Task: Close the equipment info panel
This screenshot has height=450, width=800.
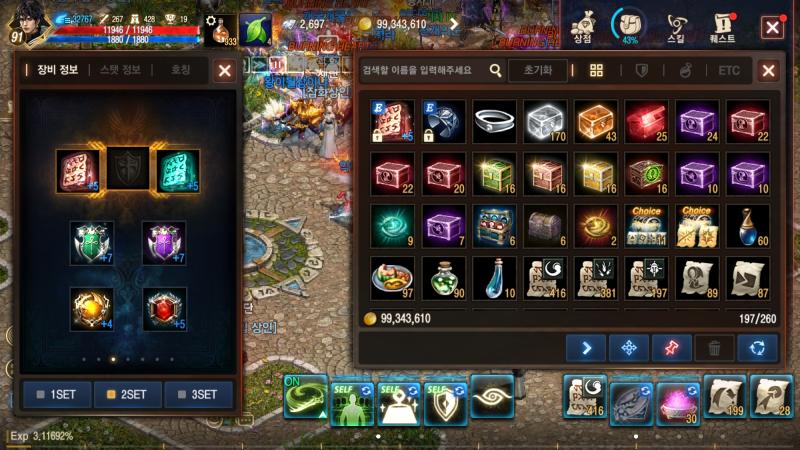Action: [225, 70]
